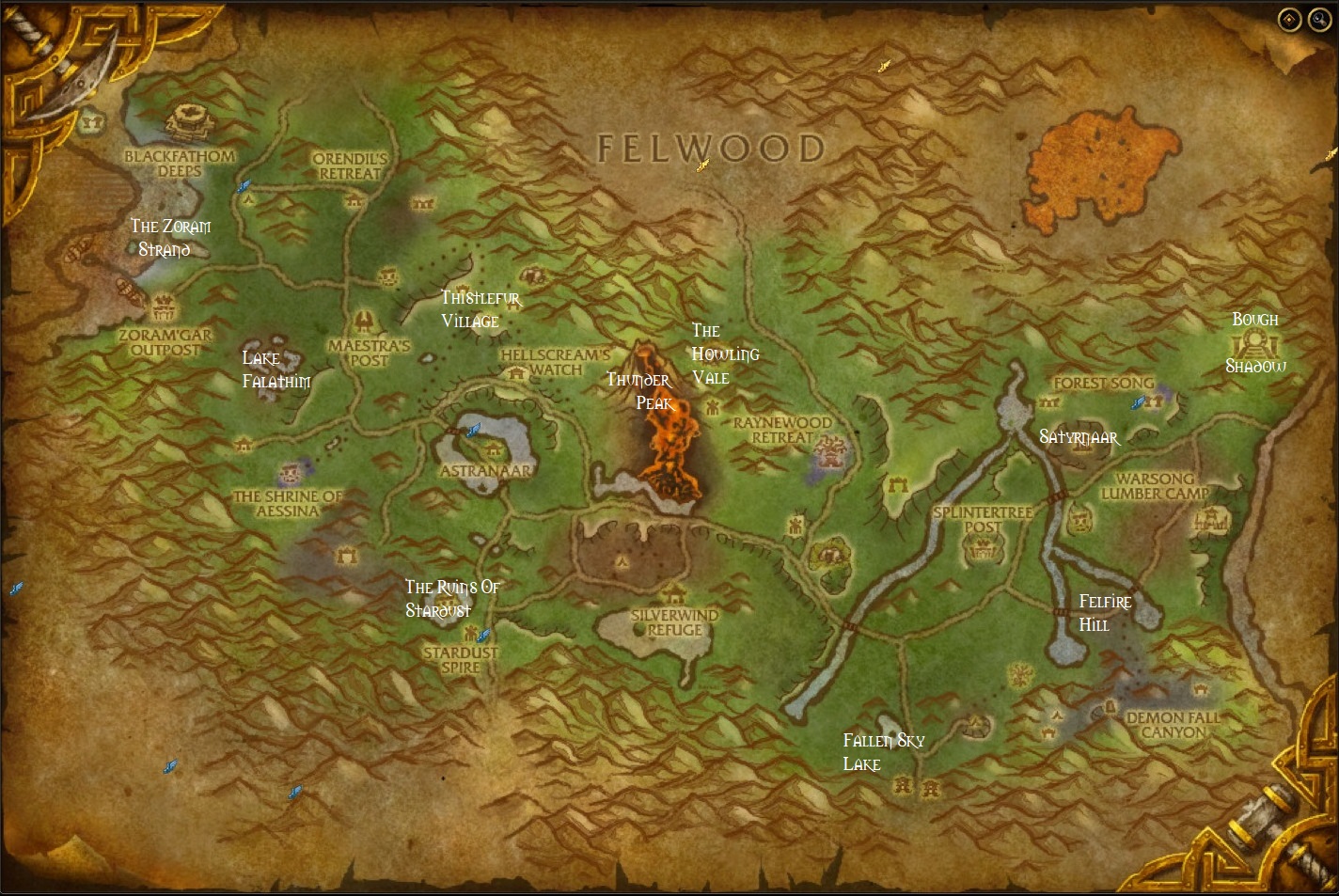Select the Silverwind Refuge label
The width and height of the screenshot is (1339, 896).
click(674, 622)
